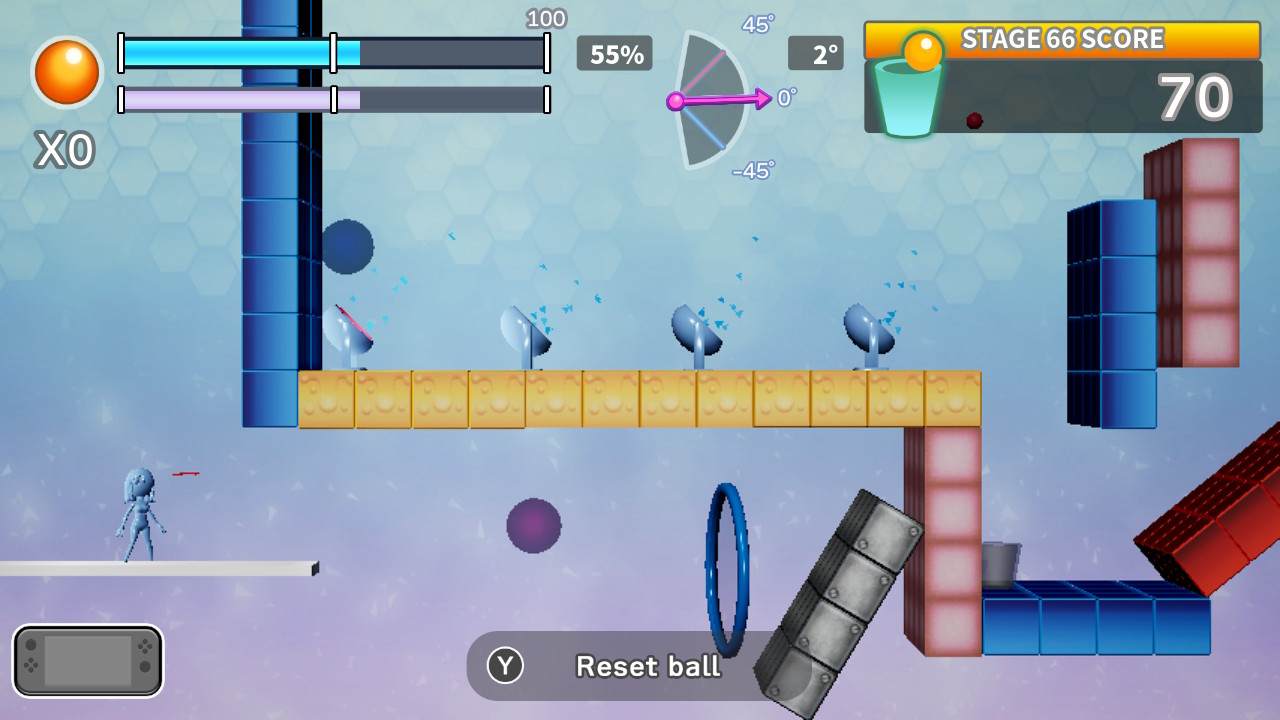Open the 2° angle readout
Screen dimensions: 1280x720
[817, 55]
